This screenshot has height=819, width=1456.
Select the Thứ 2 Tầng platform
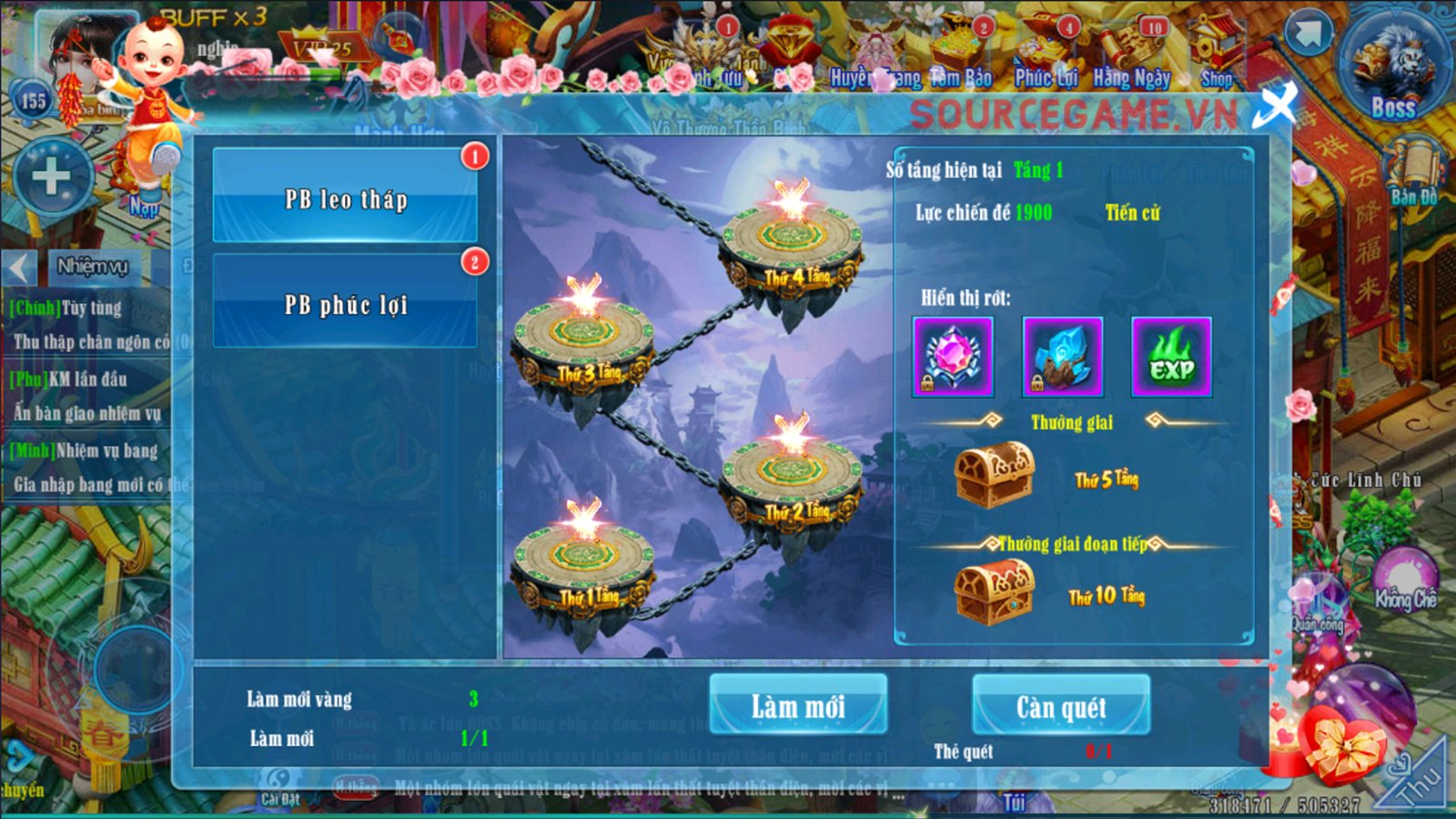click(791, 477)
